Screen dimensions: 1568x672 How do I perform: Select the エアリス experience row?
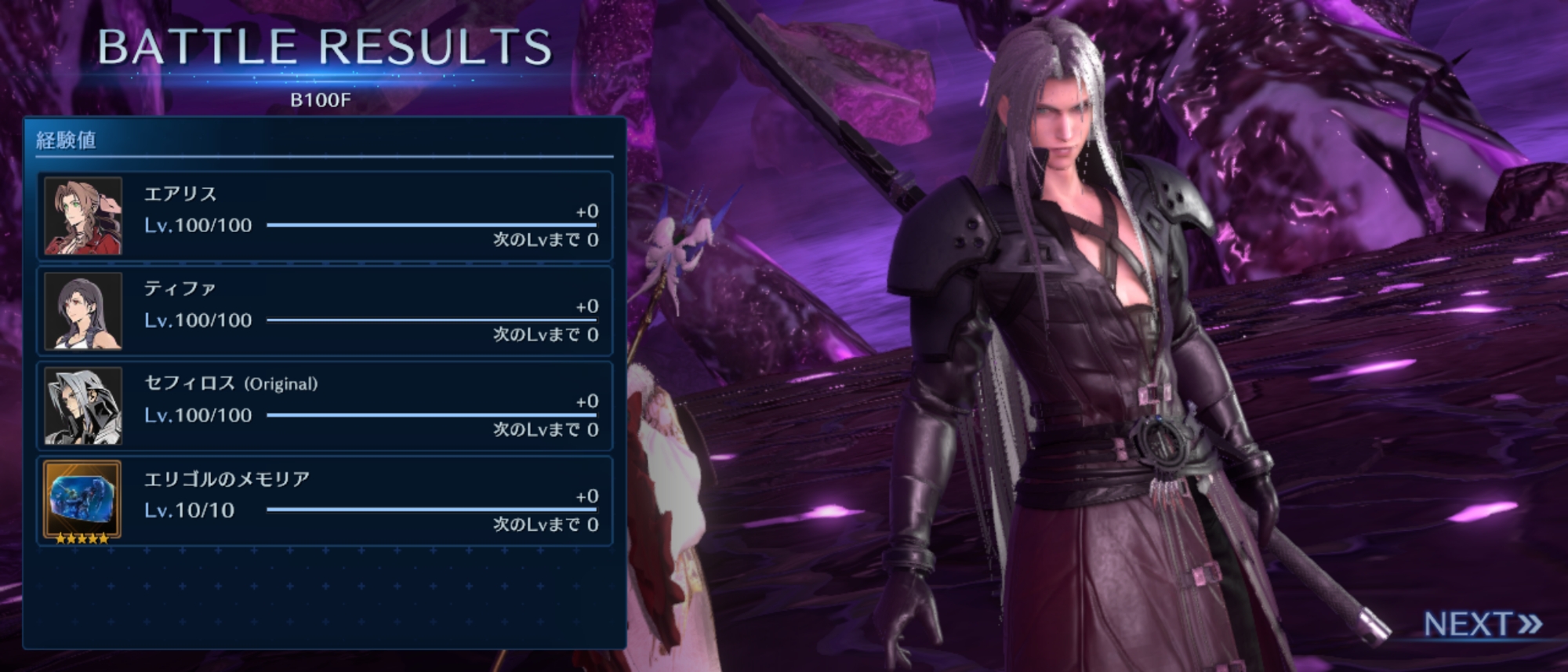[325, 216]
